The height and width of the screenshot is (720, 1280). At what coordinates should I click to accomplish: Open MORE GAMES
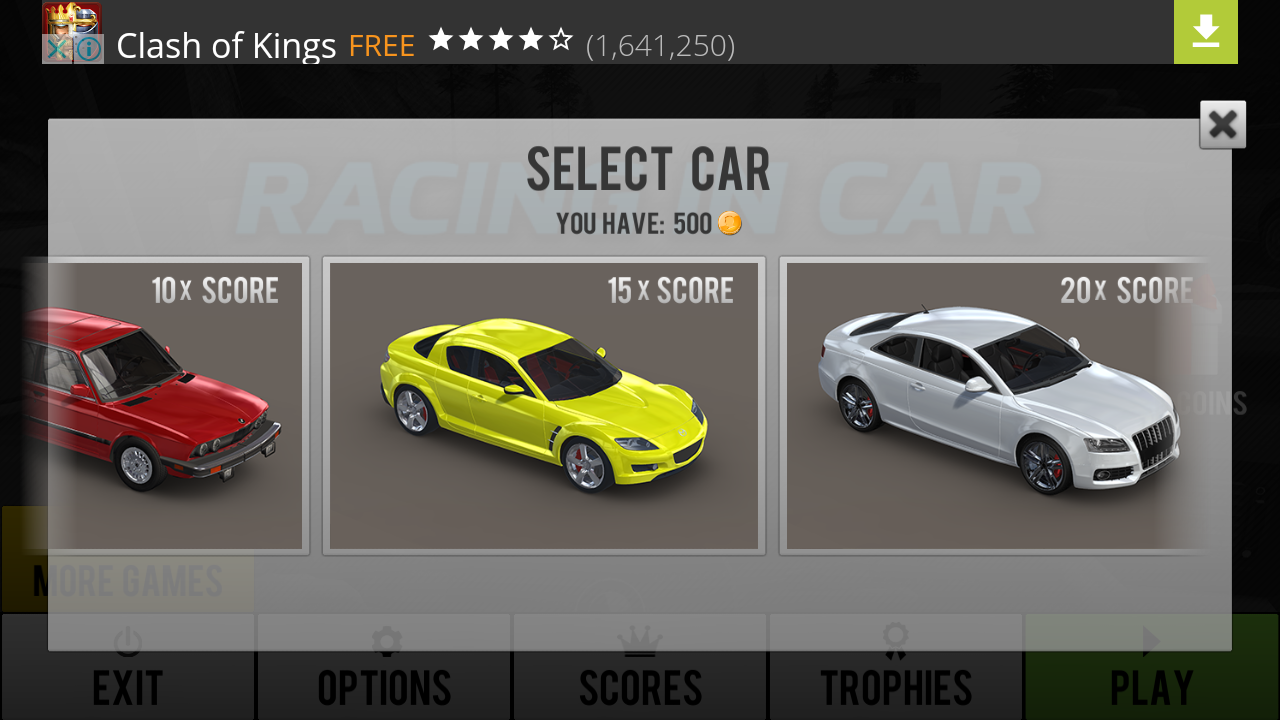coord(126,582)
